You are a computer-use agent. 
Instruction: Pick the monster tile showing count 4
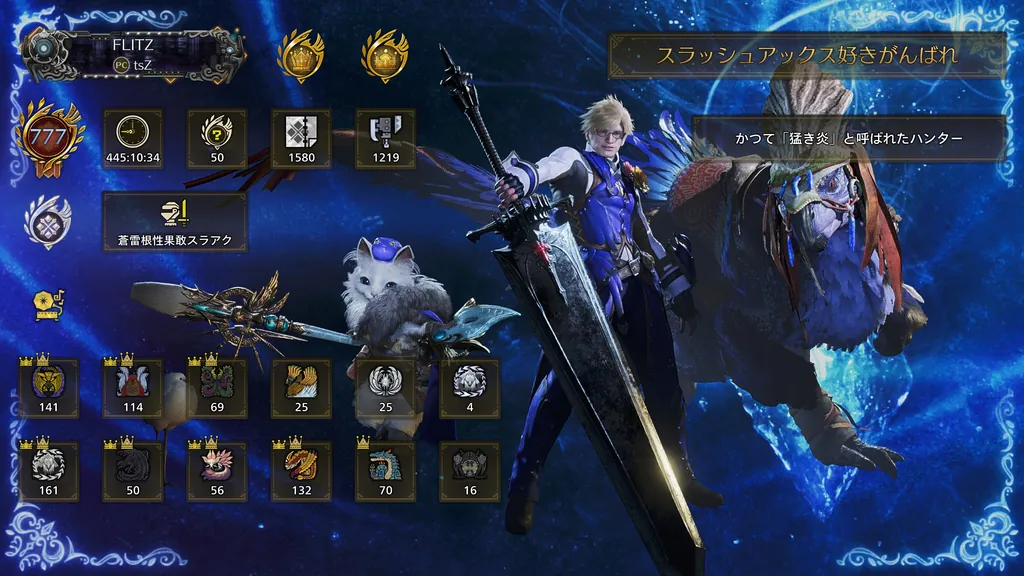pos(469,388)
